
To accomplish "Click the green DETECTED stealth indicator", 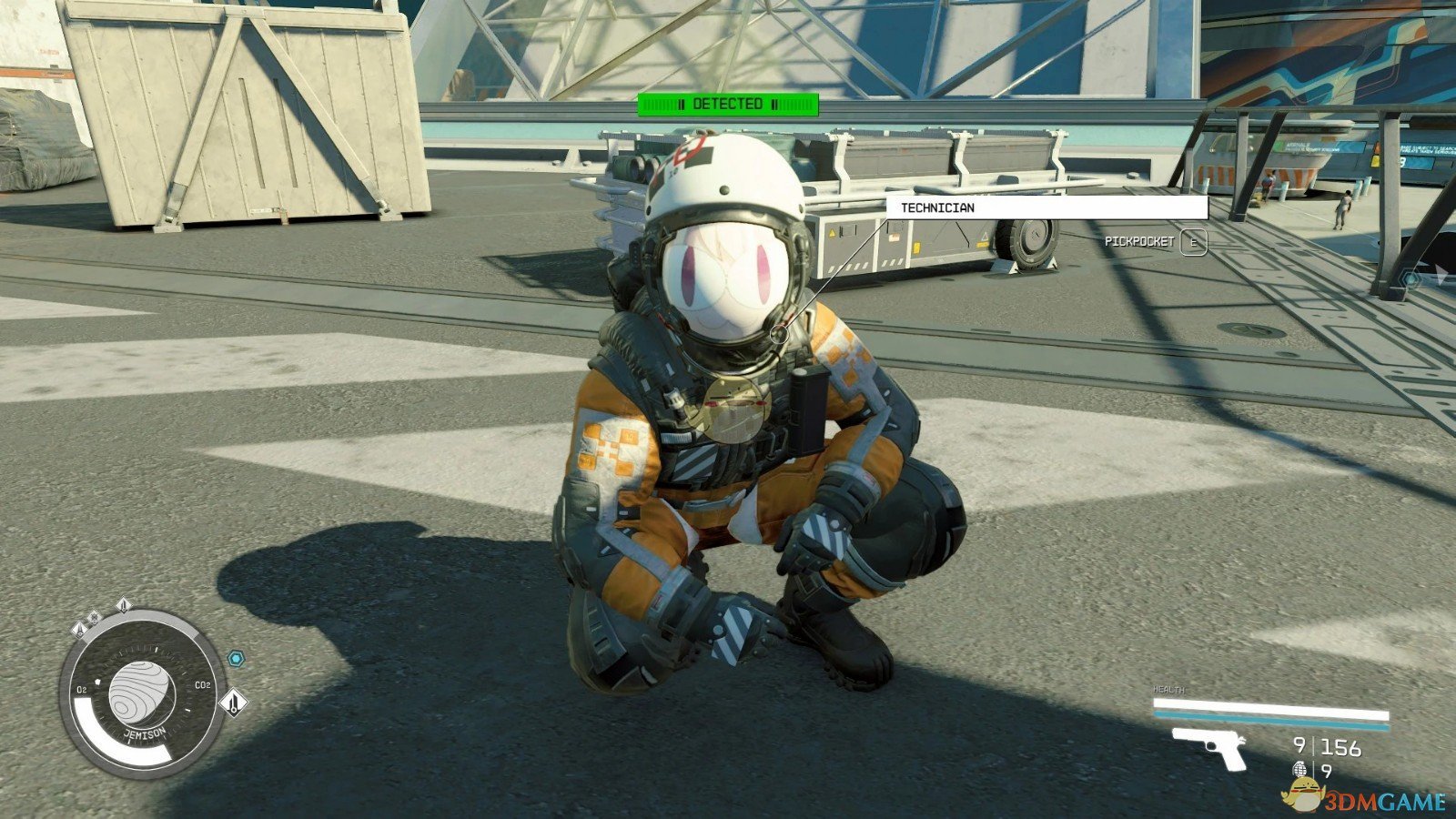I will click(x=727, y=105).
